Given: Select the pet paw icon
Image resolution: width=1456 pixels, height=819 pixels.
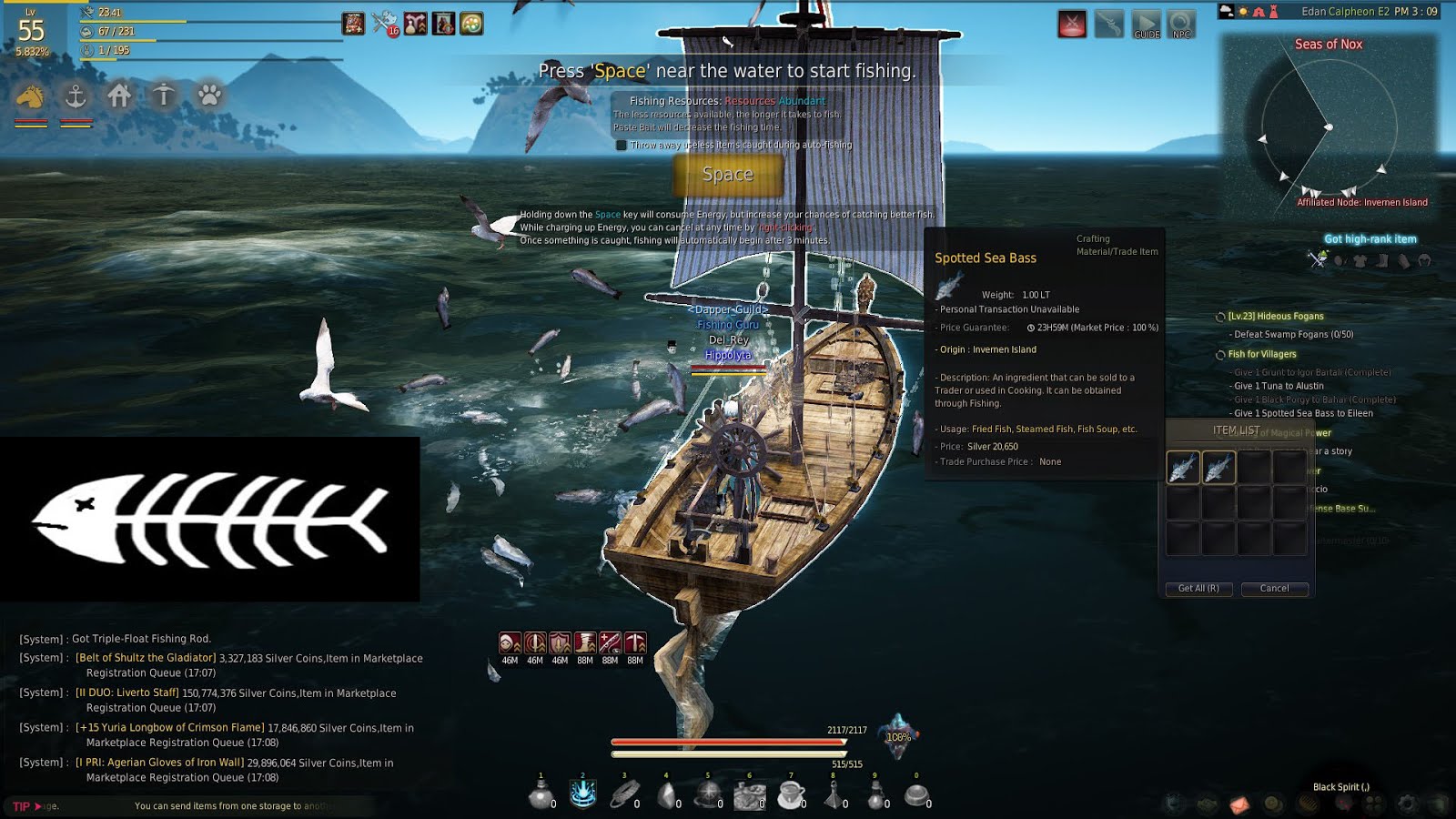Looking at the screenshot, I should [x=207, y=96].
